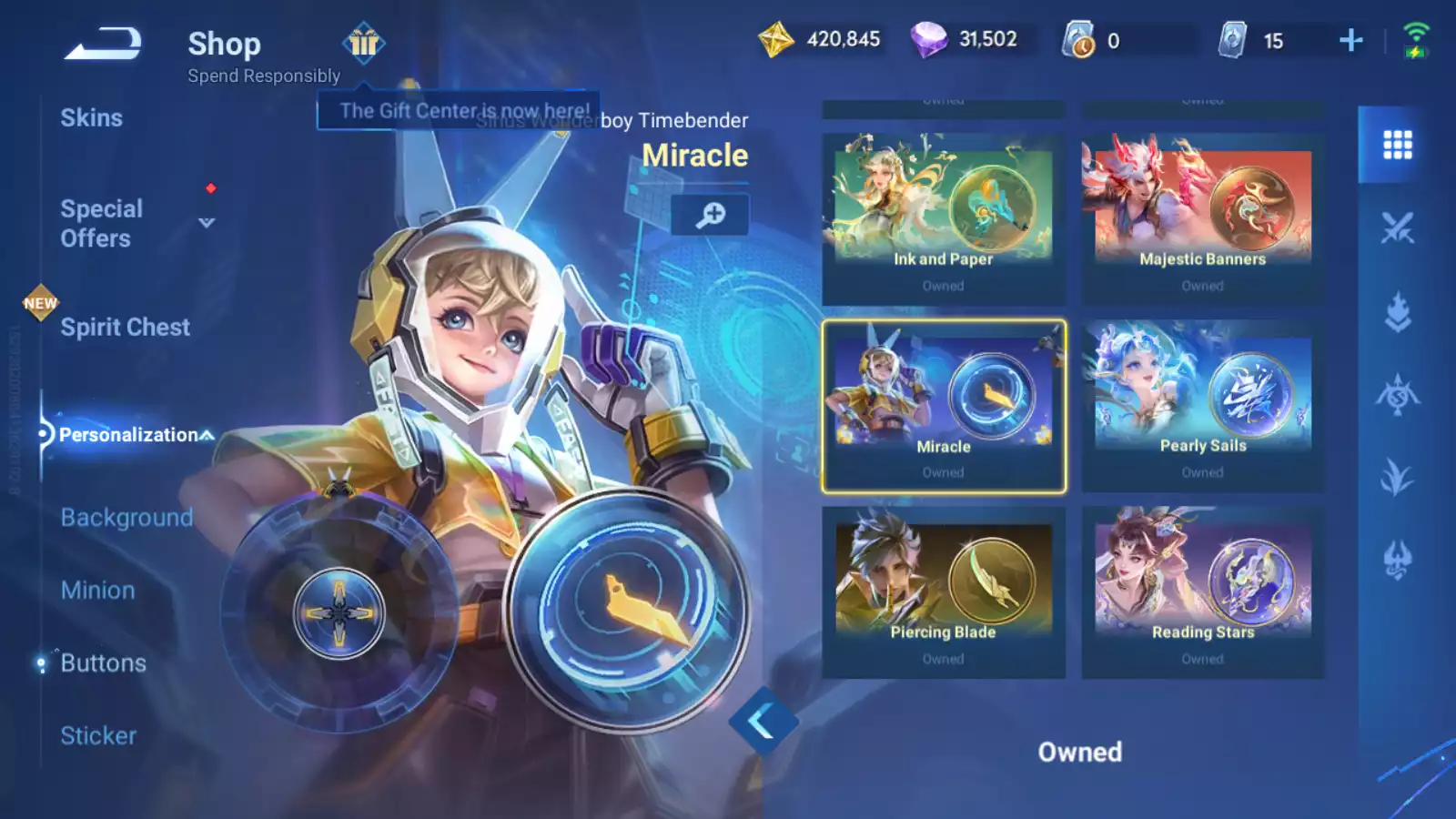The height and width of the screenshot is (819, 1456).
Task: Open the Spirit Chest section
Action: click(x=125, y=328)
